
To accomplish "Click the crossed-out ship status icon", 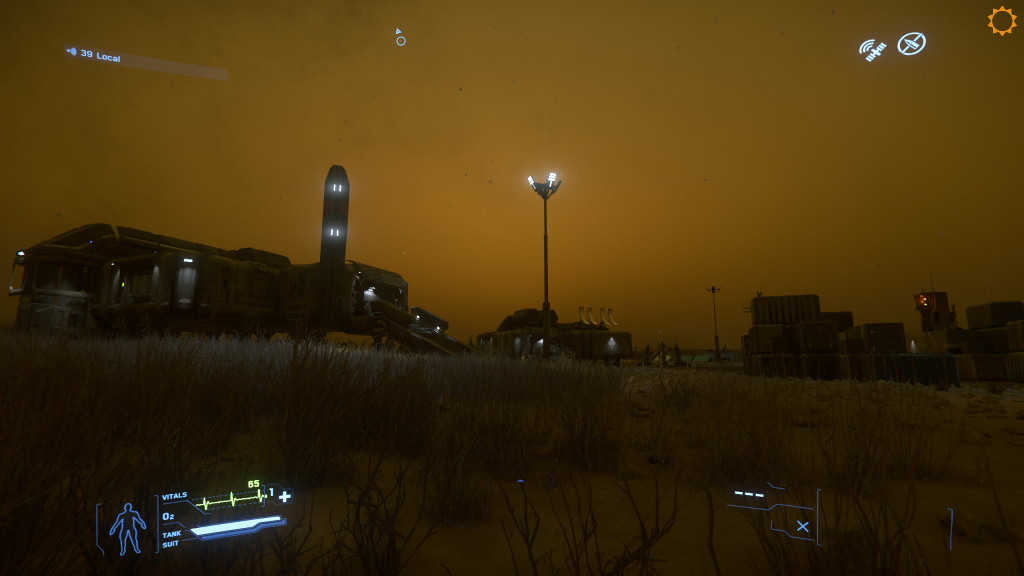I will [911, 43].
